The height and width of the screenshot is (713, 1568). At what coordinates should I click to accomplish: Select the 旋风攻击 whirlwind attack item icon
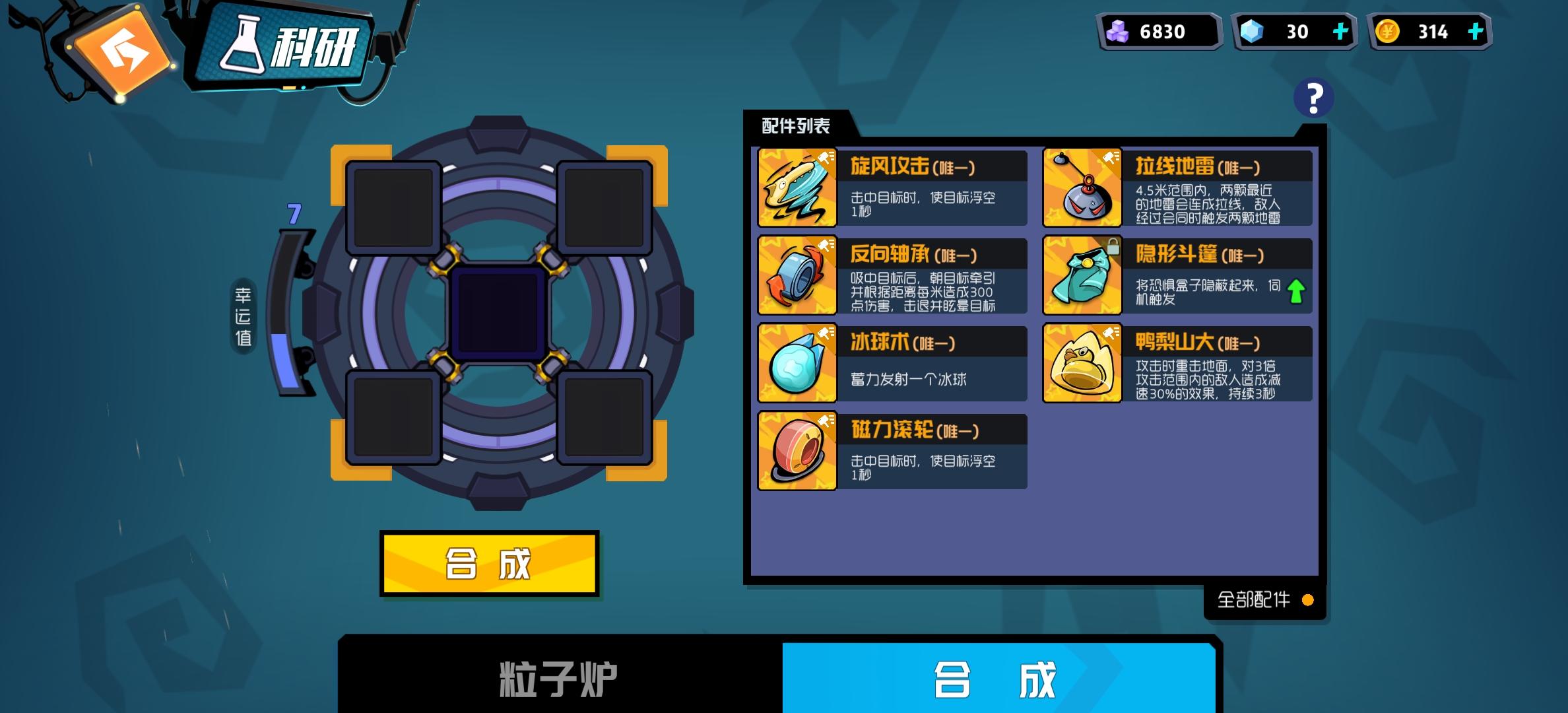797,188
